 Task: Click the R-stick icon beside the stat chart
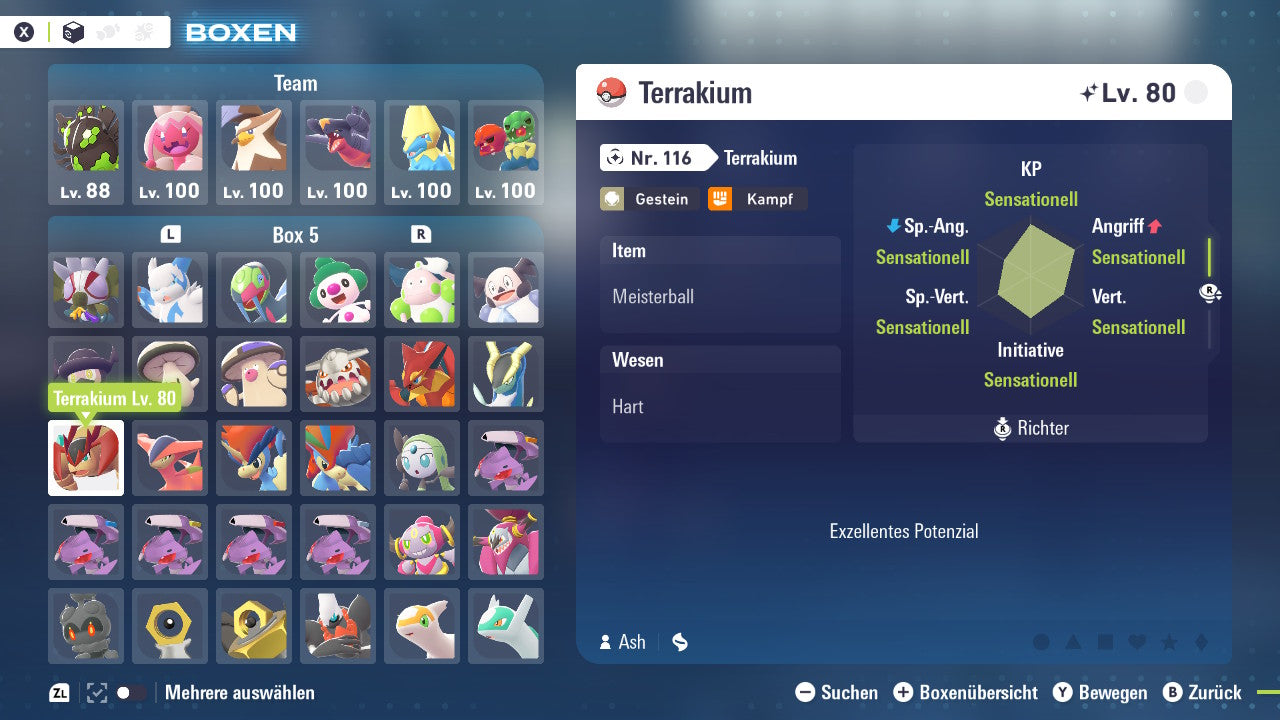click(x=1210, y=294)
